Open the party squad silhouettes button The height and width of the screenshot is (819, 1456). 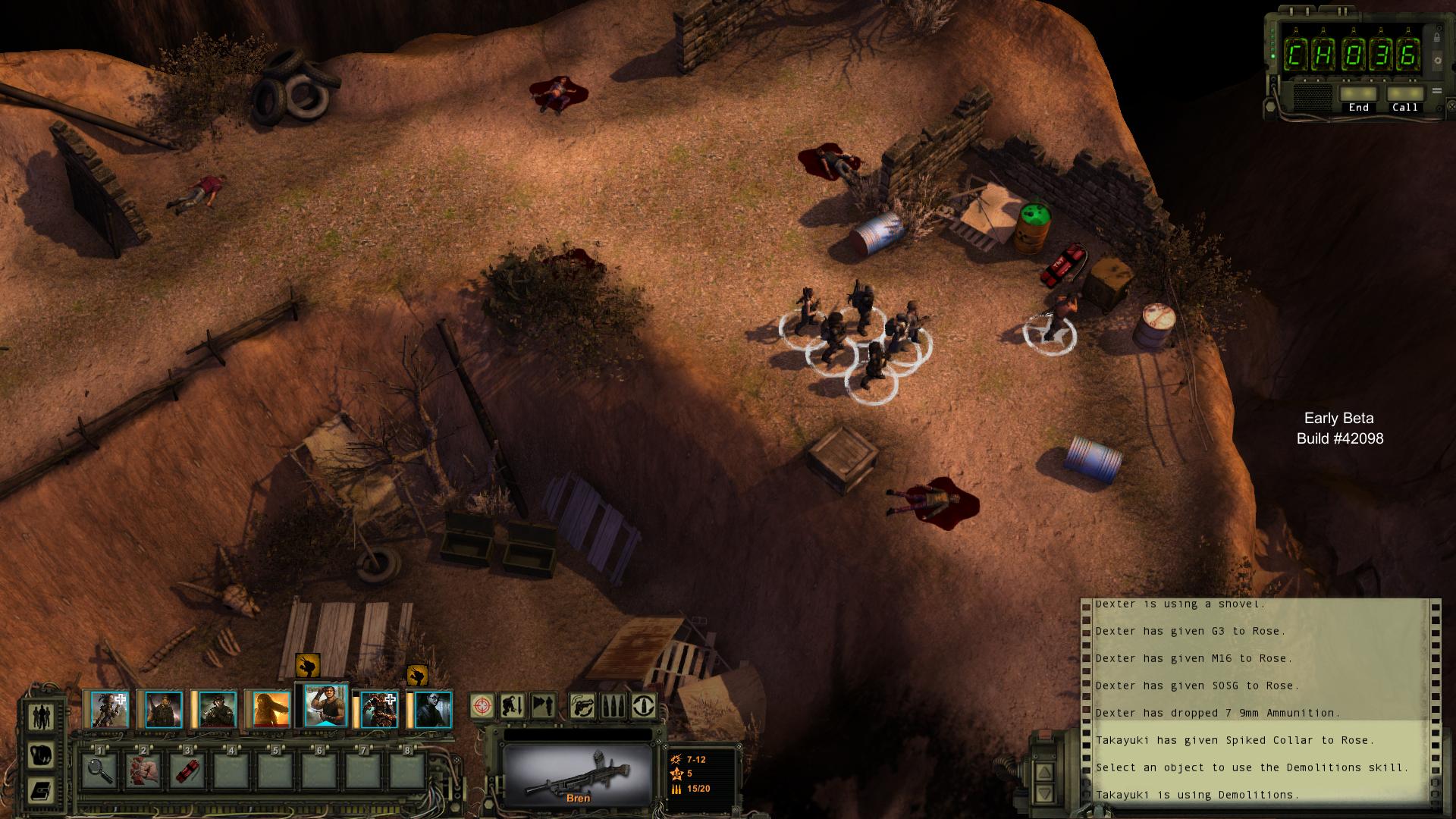(41, 717)
